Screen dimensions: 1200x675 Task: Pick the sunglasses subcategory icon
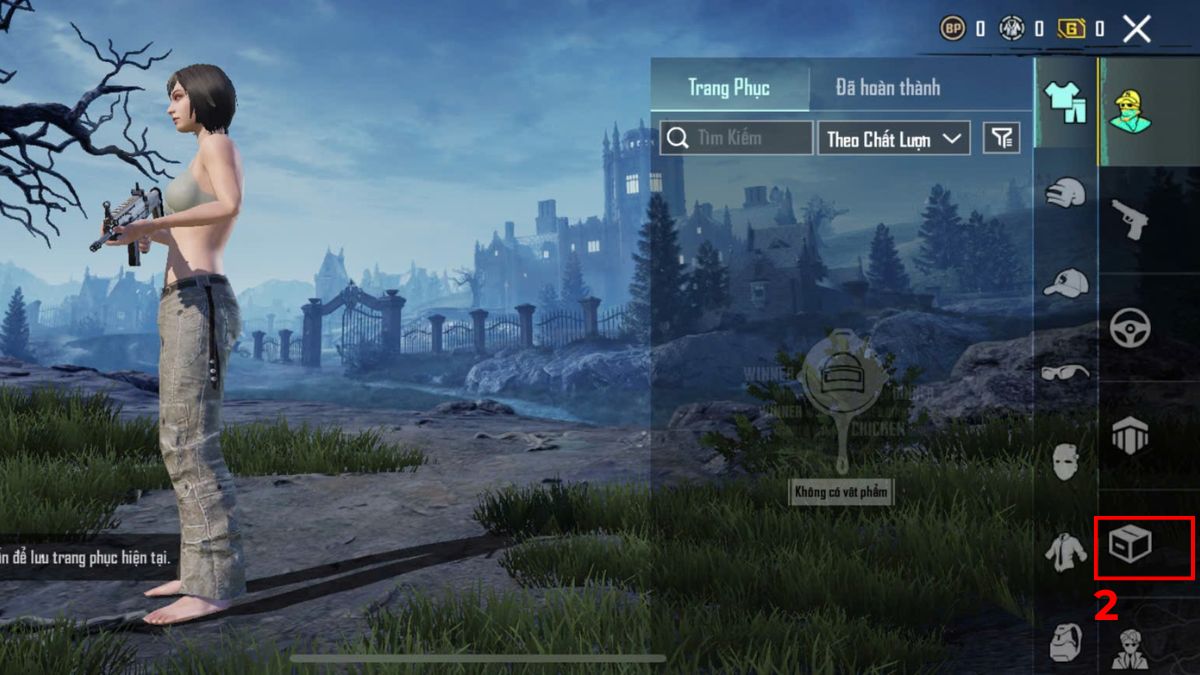click(x=1065, y=373)
